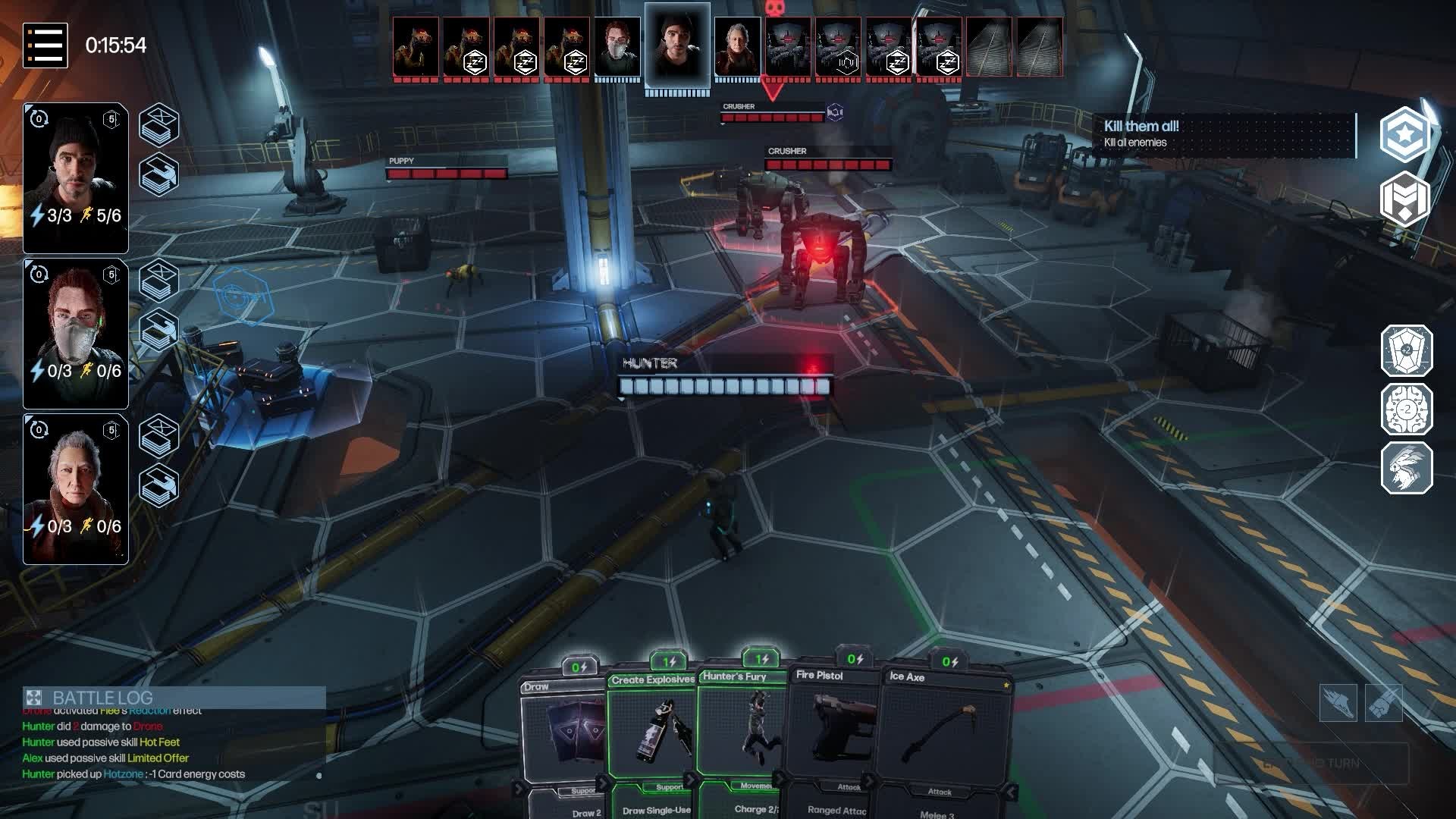Screen dimensions: 1456x819
Task: Activate the fist ability icon
Action: (x=1383, y=703)
